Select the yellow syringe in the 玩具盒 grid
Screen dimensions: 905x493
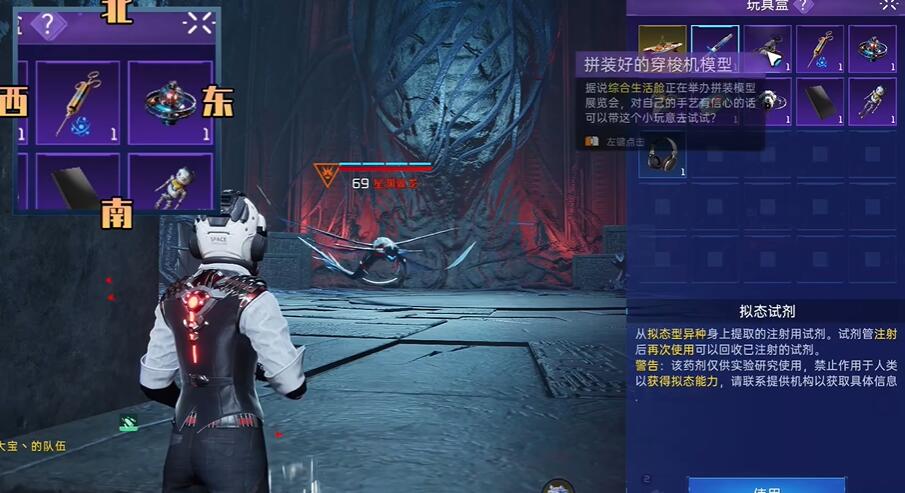820,49
